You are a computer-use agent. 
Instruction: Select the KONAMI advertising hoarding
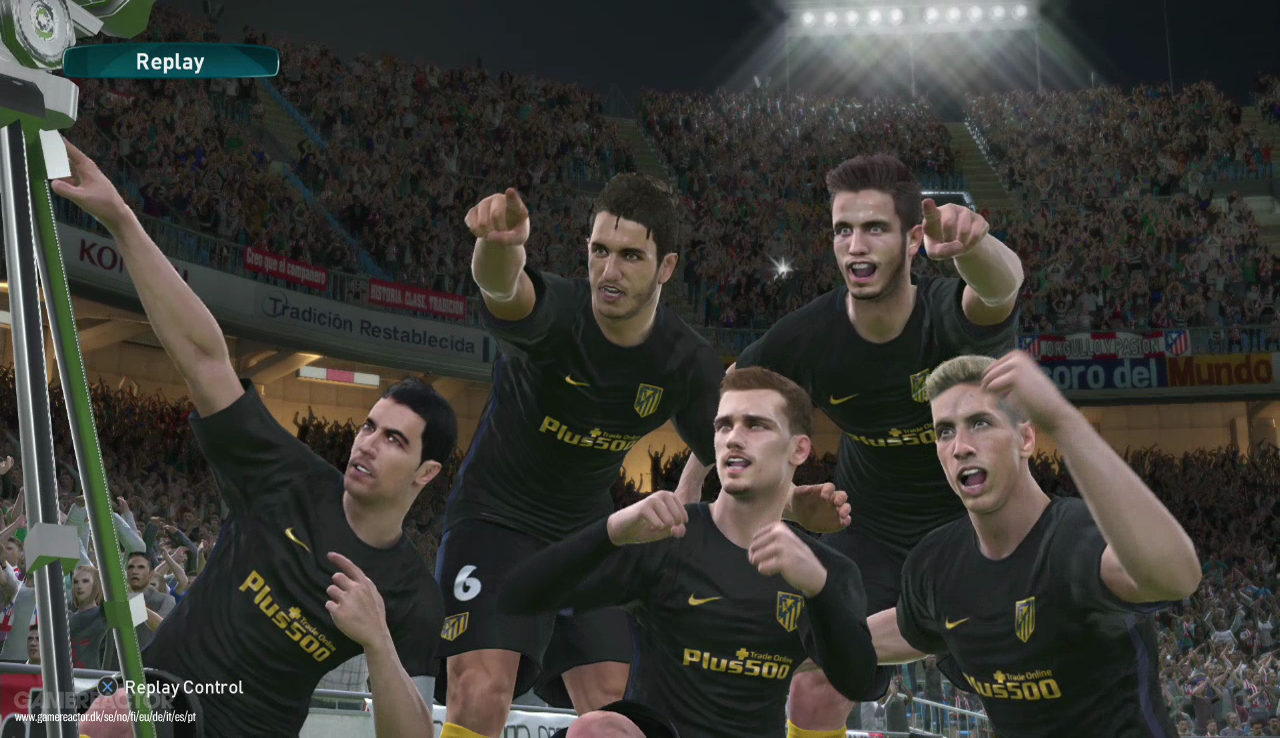(x=107, y=255)
